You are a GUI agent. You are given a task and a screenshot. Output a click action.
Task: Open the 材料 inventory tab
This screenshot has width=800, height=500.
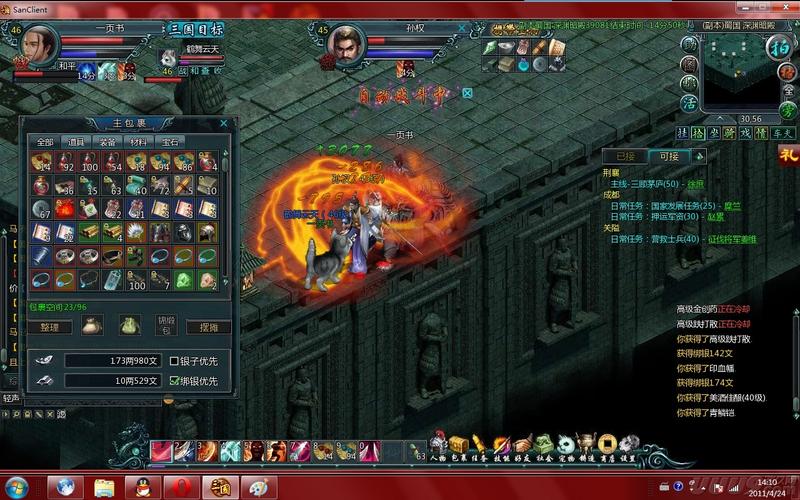pyautogui.click(x=139, y=142)
